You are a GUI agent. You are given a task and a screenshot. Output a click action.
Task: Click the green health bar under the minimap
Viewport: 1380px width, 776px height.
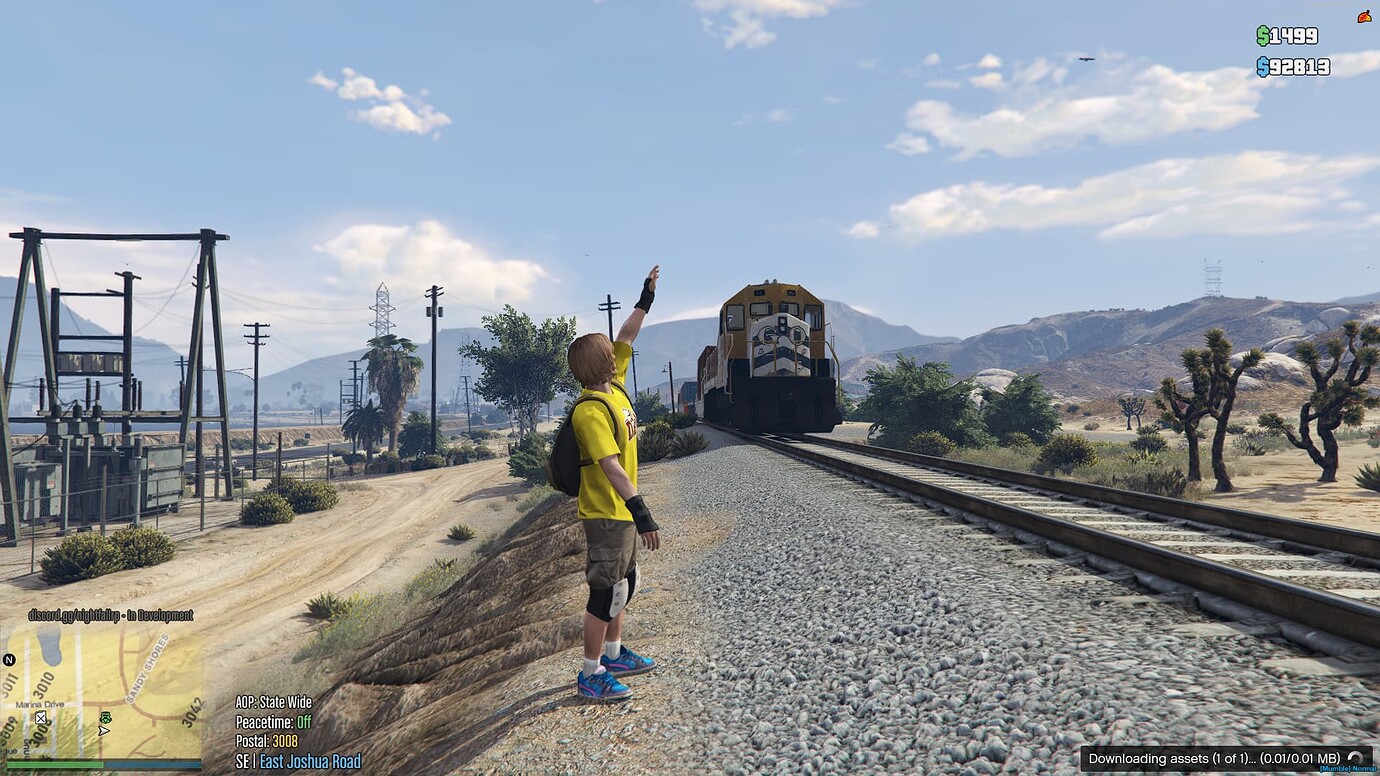coord(54,763)
